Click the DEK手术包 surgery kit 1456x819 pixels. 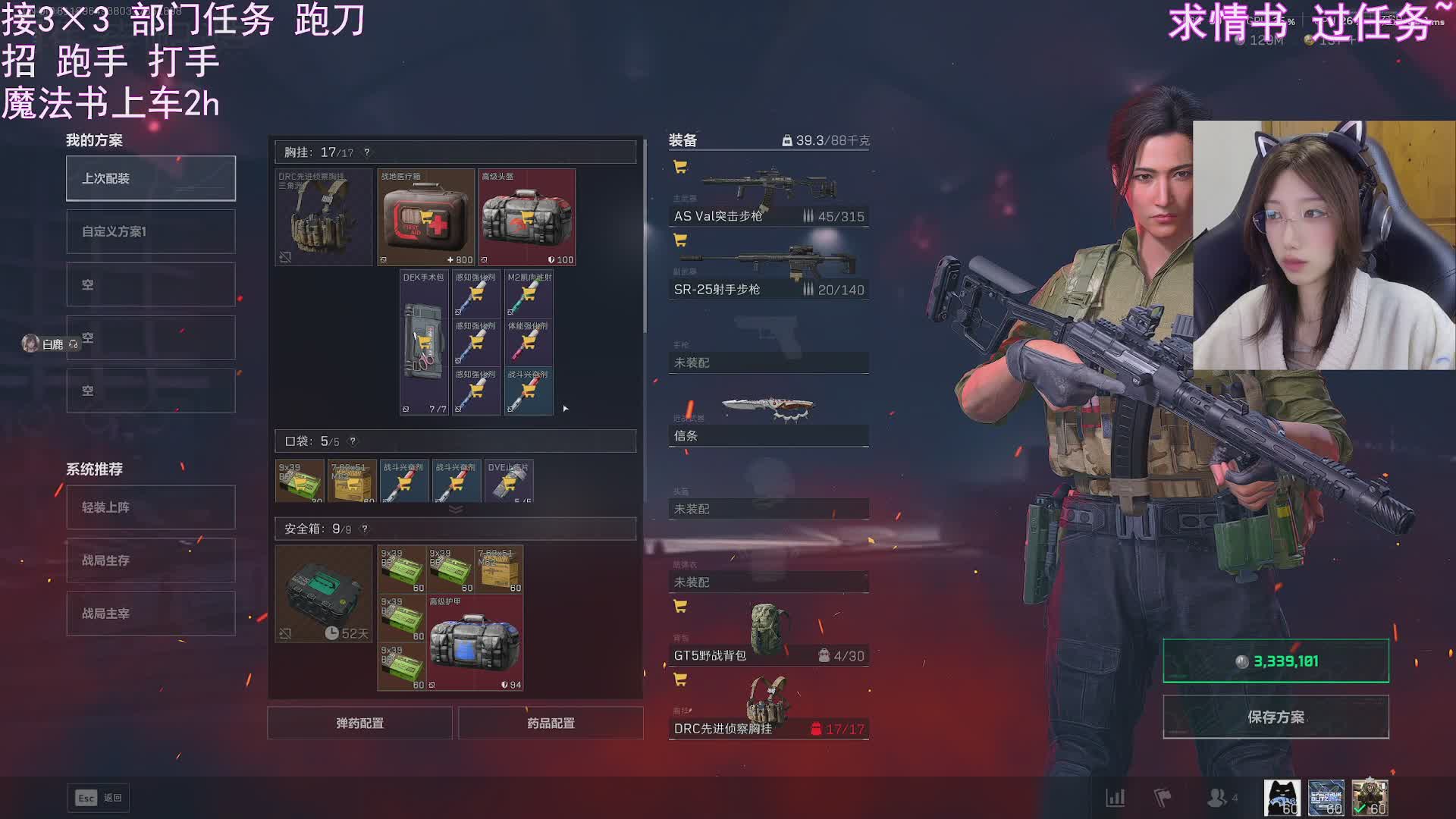424,343
